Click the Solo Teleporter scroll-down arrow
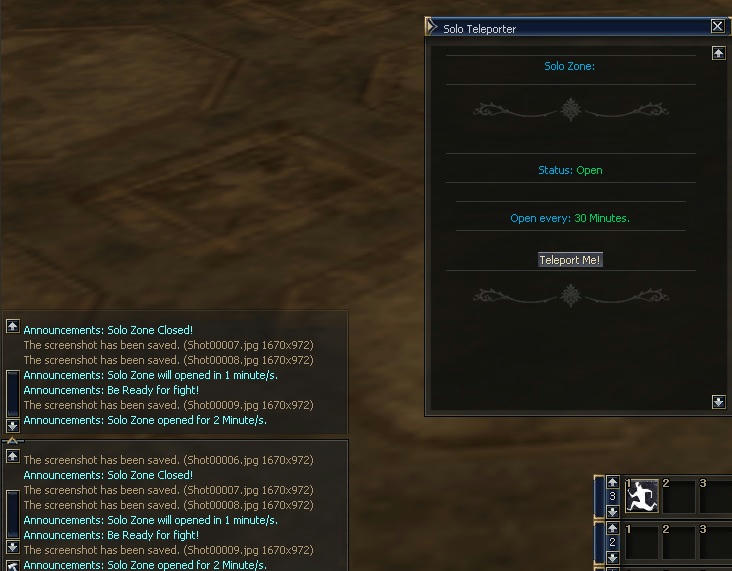 (718, 402)
